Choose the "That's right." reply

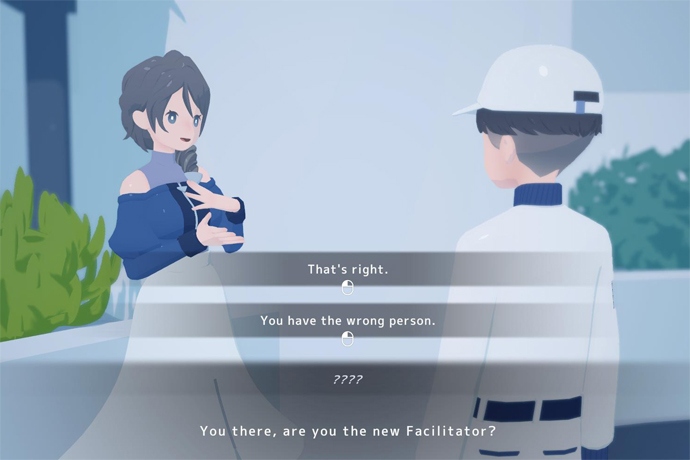click(x=347, y=270)
